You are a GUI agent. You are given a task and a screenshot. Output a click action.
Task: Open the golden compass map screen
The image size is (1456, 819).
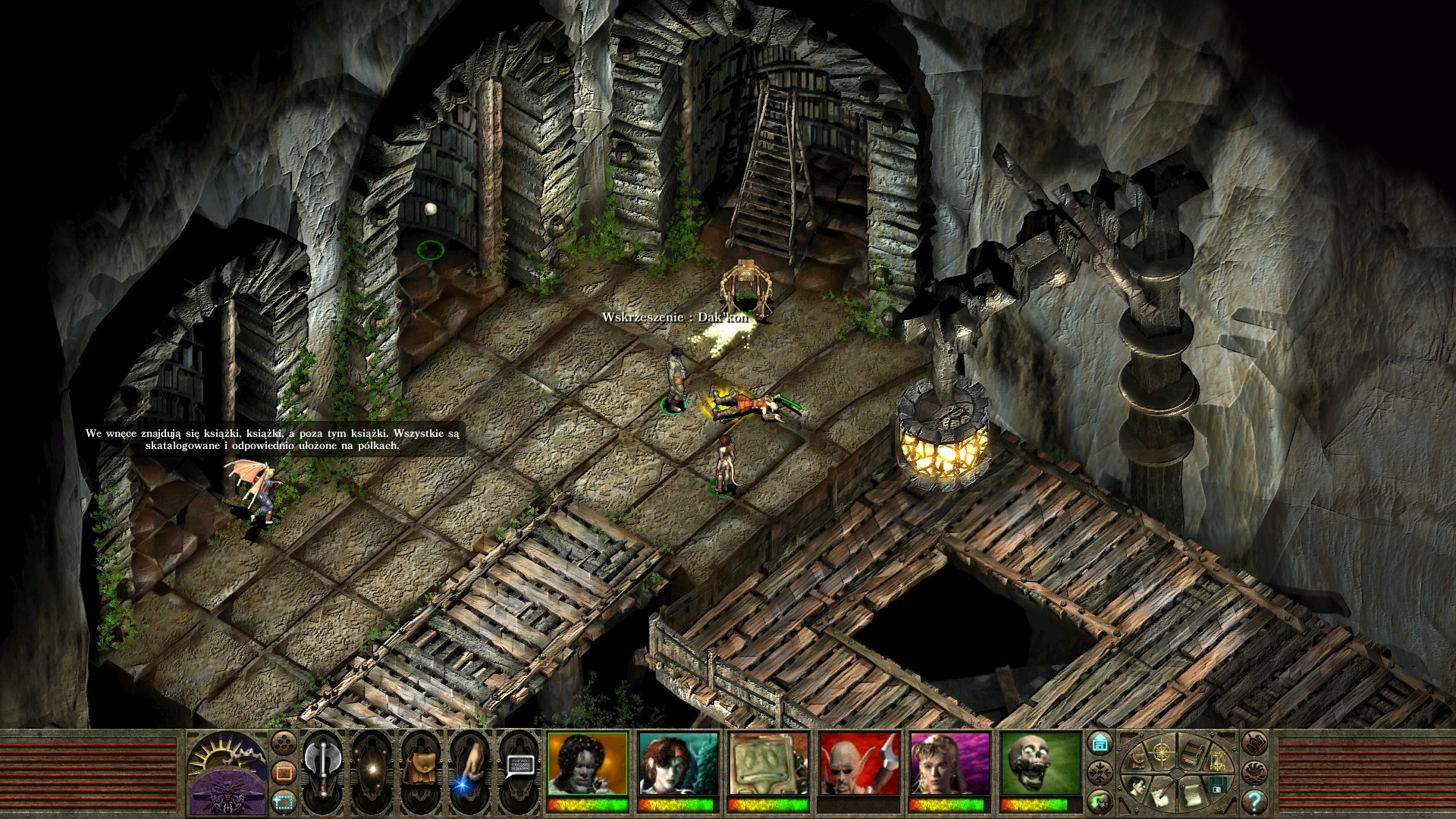coord(1161,752)
